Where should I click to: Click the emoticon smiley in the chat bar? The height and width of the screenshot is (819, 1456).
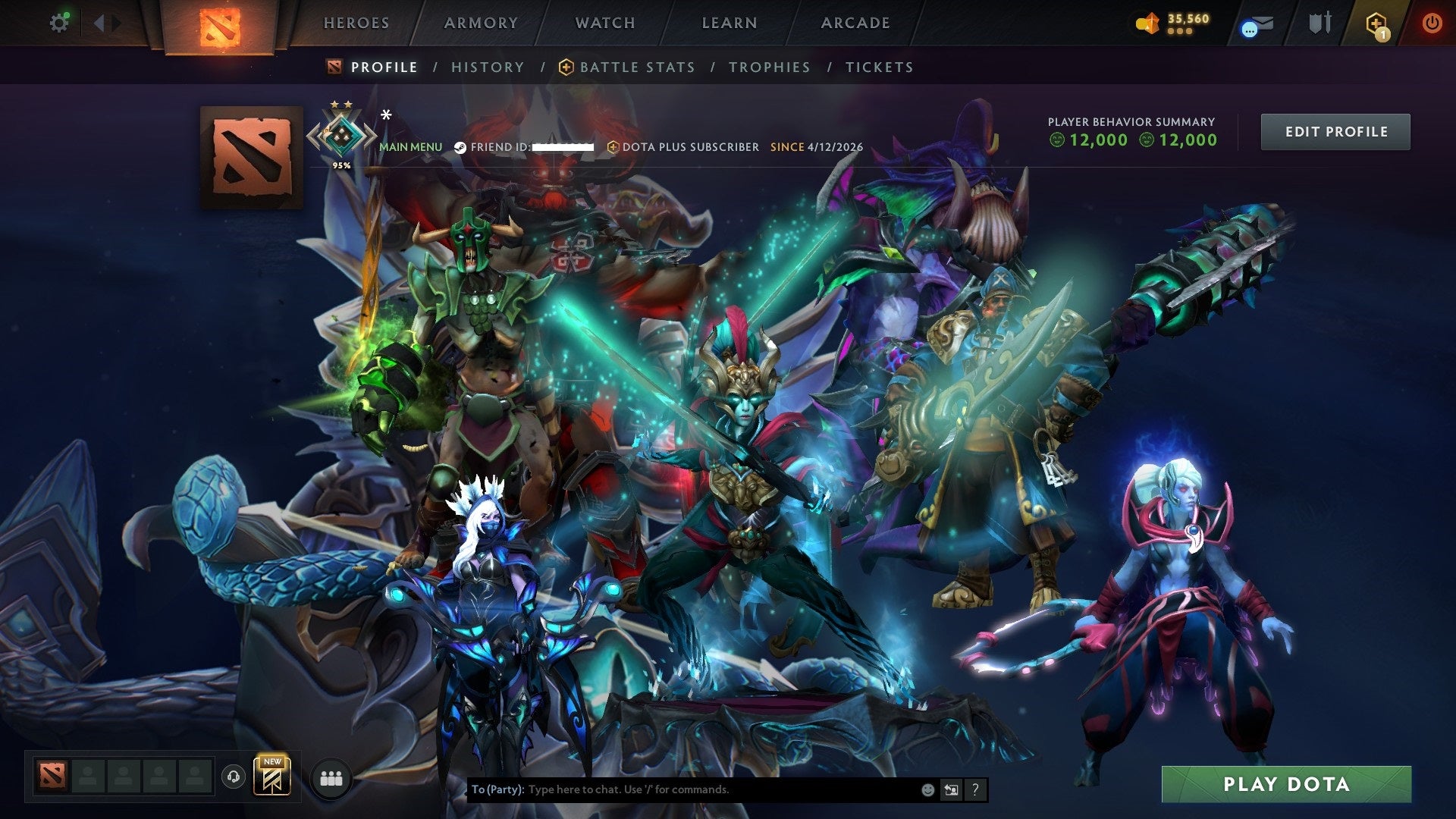click(927, 789)
